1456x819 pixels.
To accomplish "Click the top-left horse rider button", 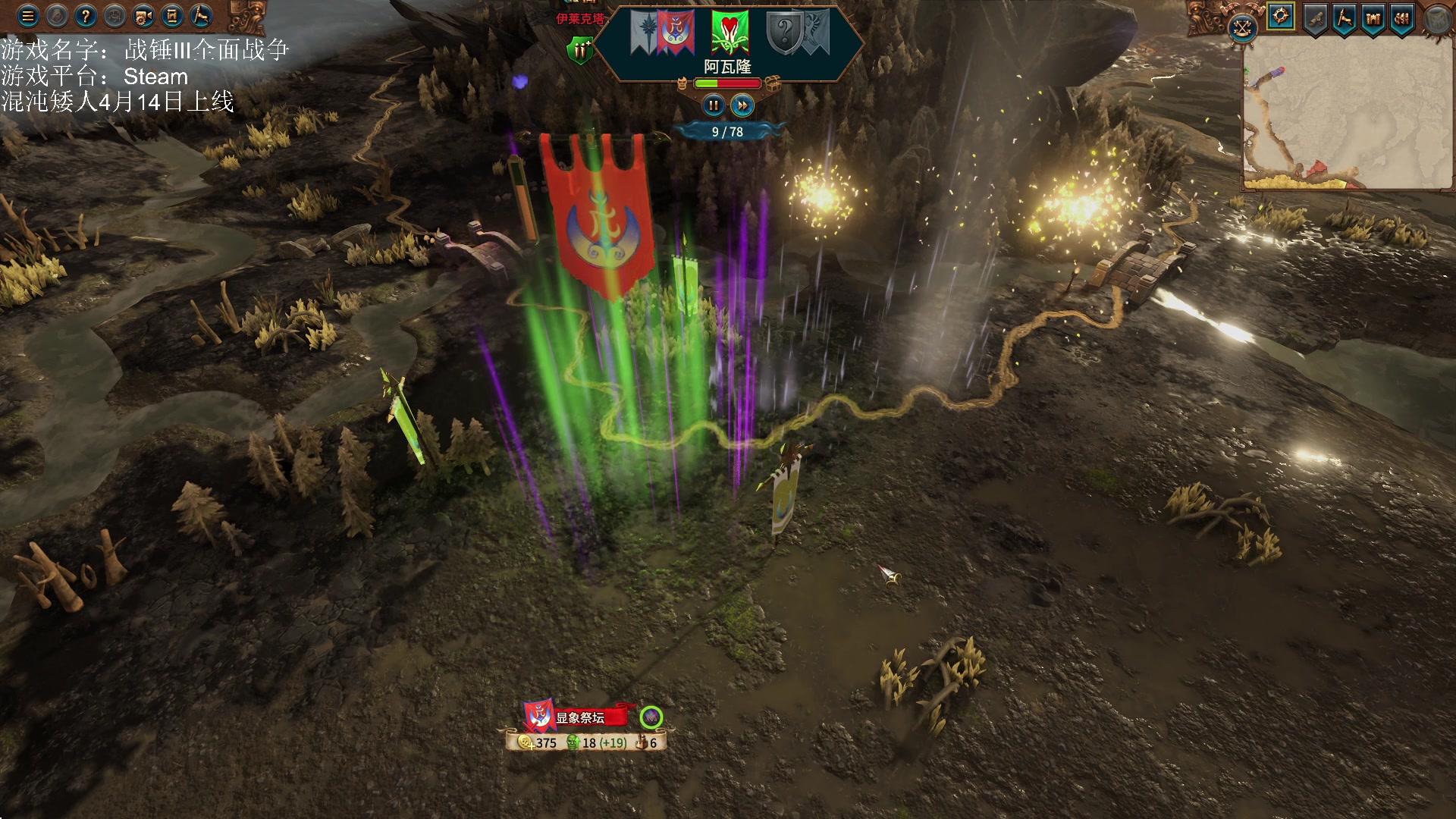I will [x=201, y=16].
